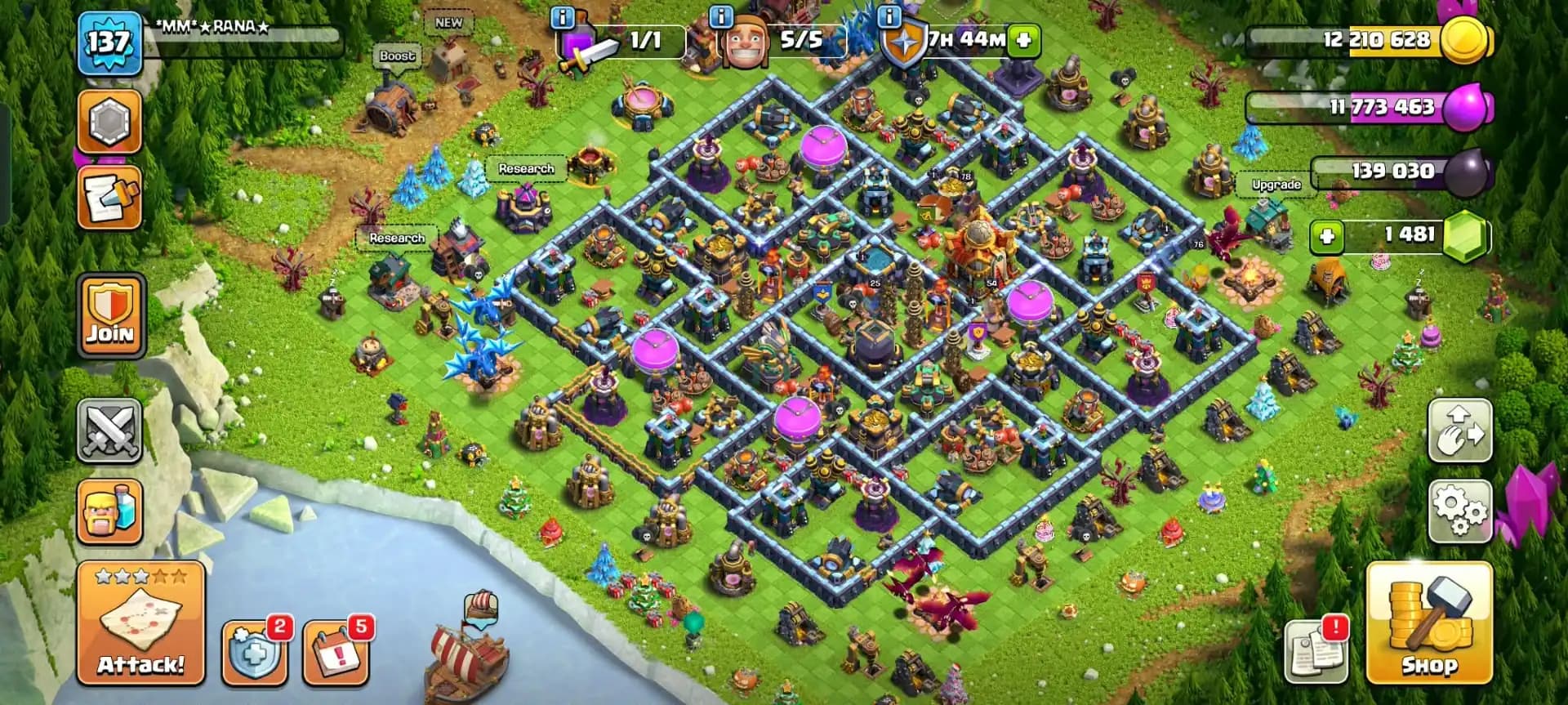Expand the Boost label near the barrel
The width and height of the screenshot is (1568, 705).
pyautogui.click(x=398, y=56)
